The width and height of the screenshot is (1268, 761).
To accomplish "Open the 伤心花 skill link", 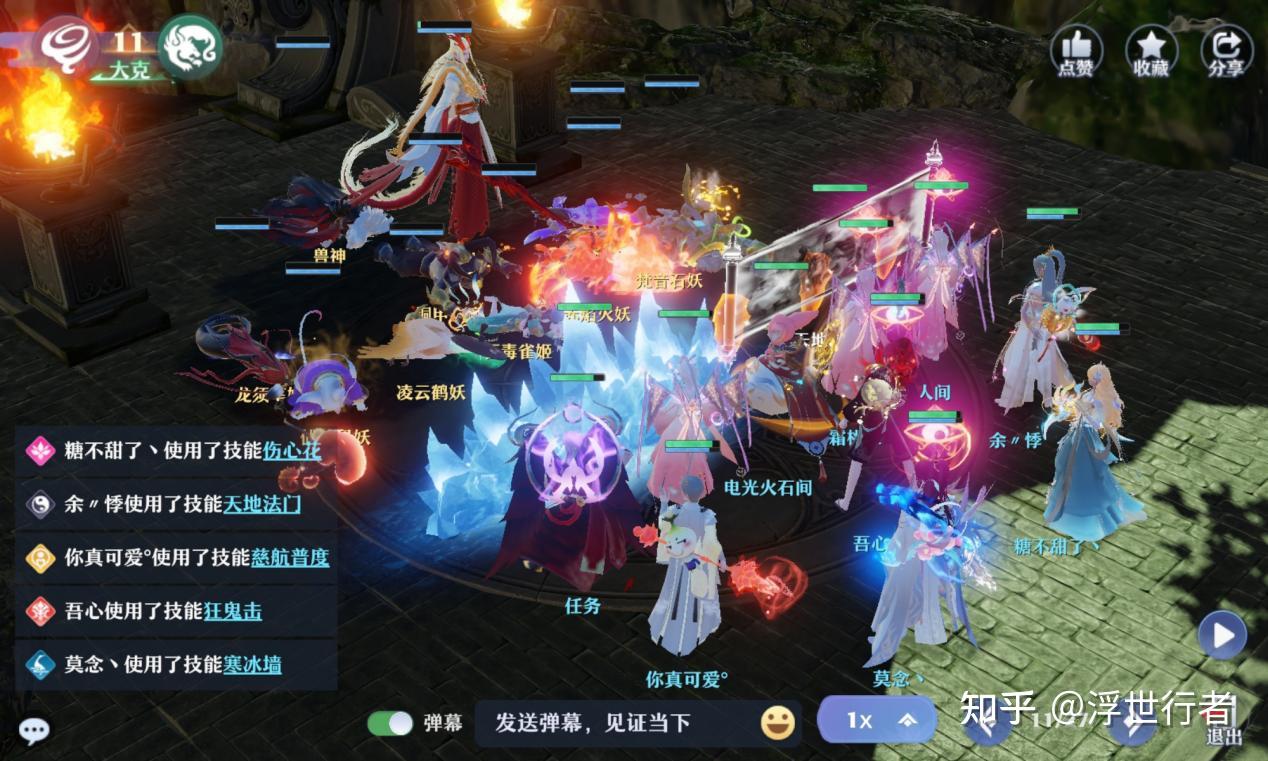I will click(292, 450).
